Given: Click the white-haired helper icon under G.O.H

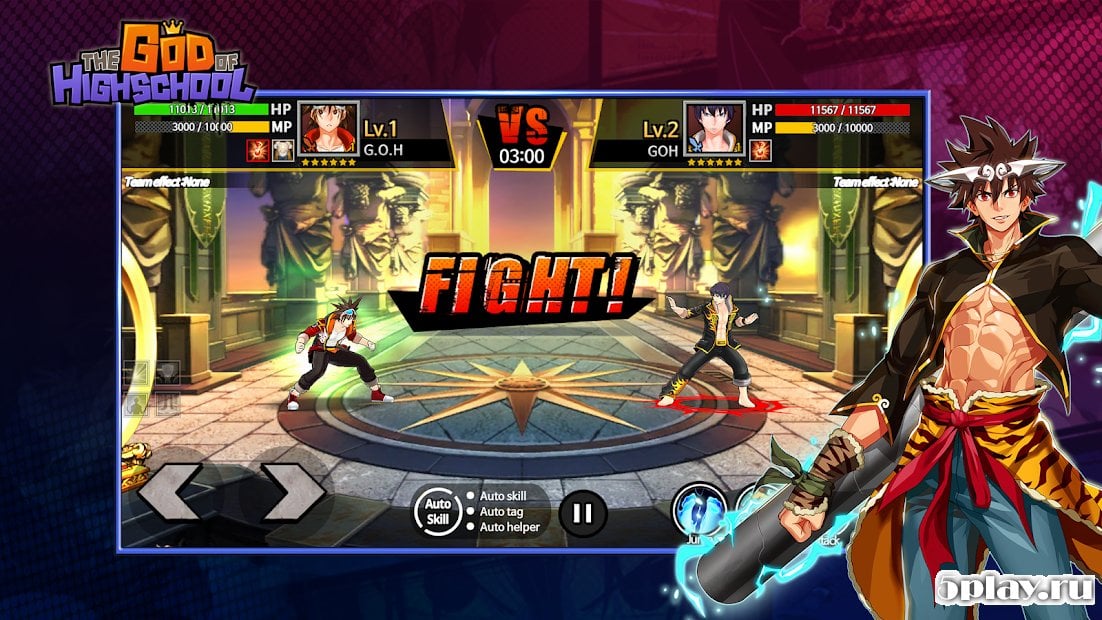Looking at the screenshot, I should (x=283, y=150).
